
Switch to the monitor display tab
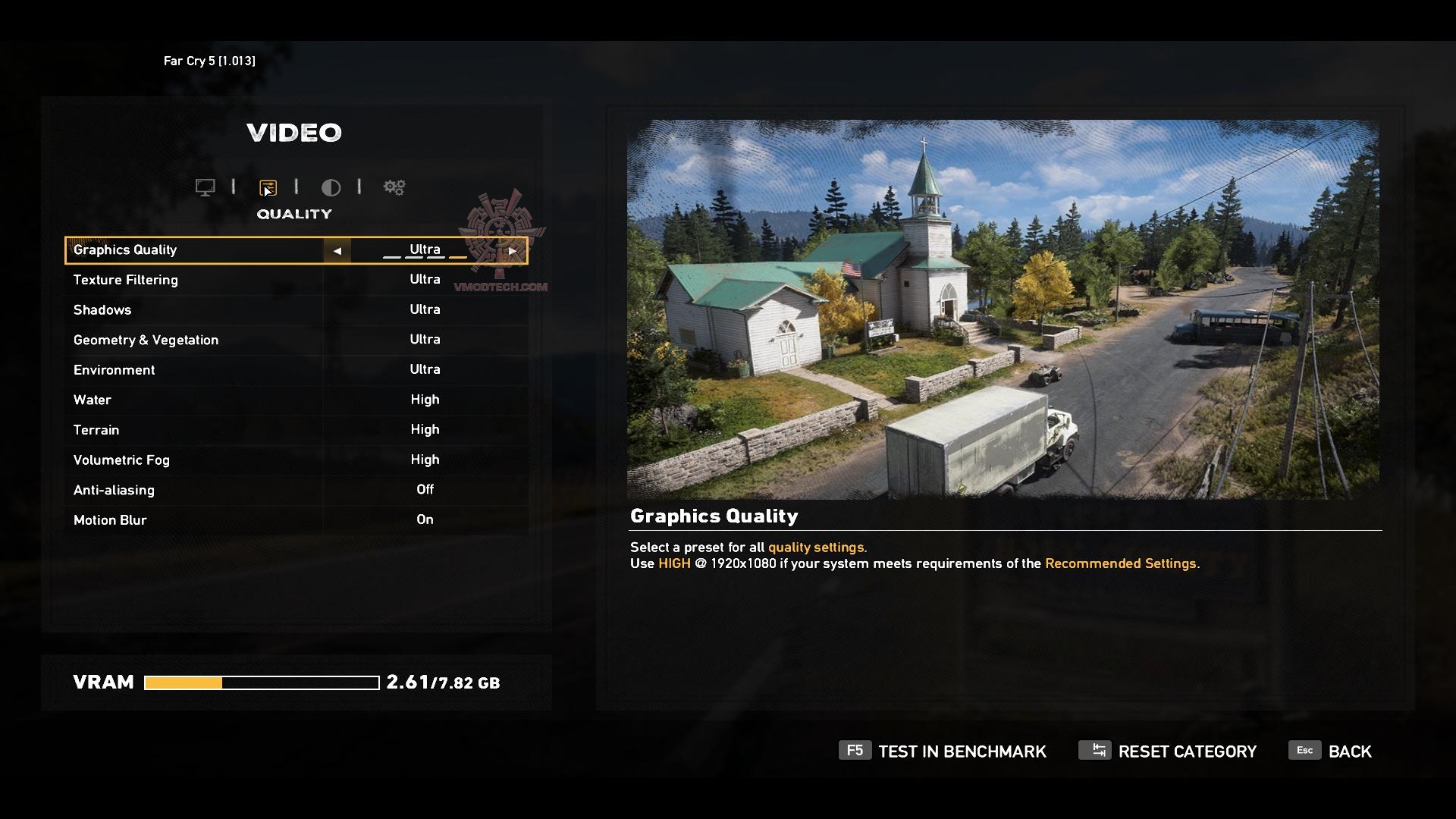[205, 187]
